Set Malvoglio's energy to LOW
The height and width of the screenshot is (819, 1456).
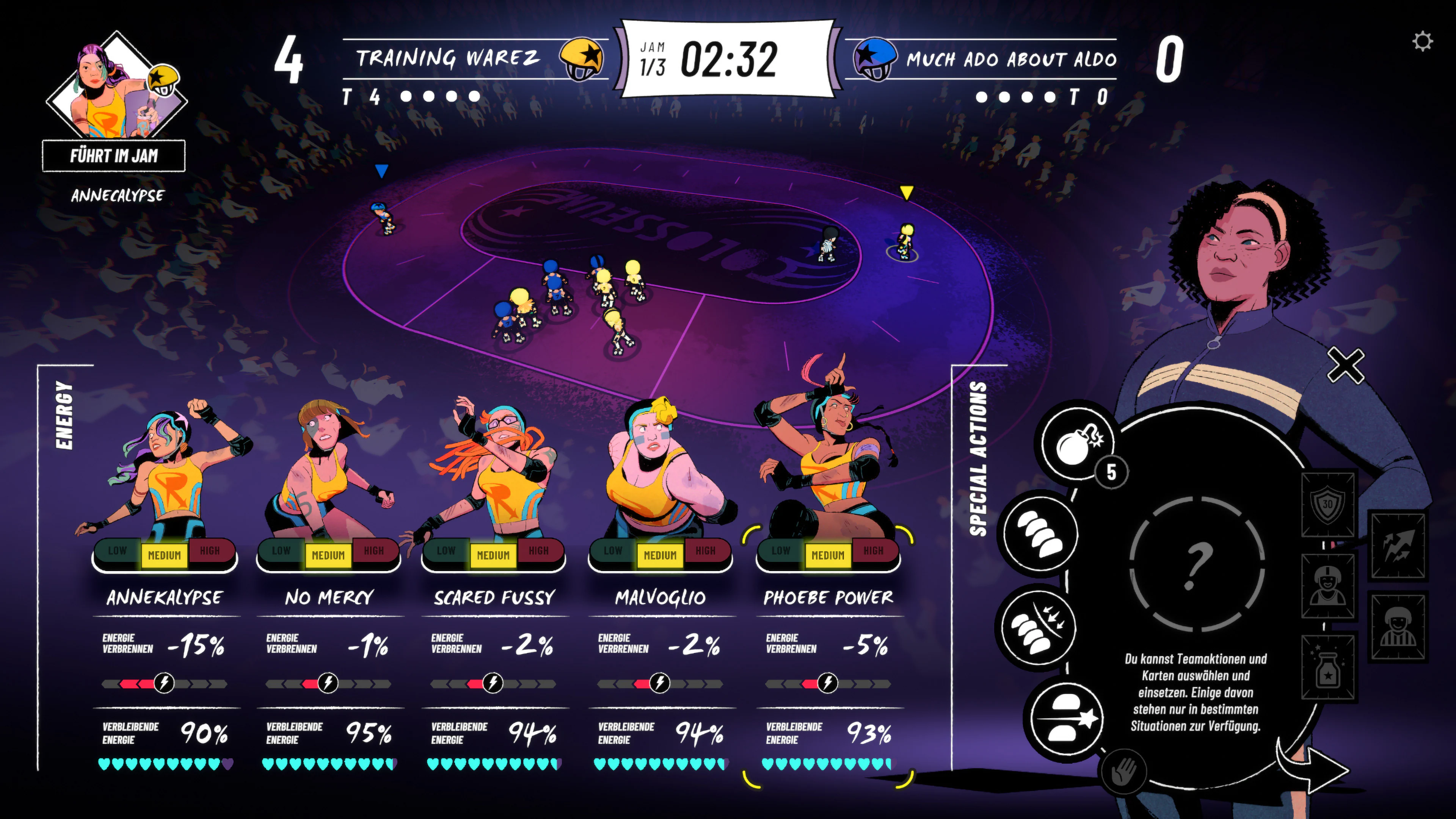pos(613,551)
